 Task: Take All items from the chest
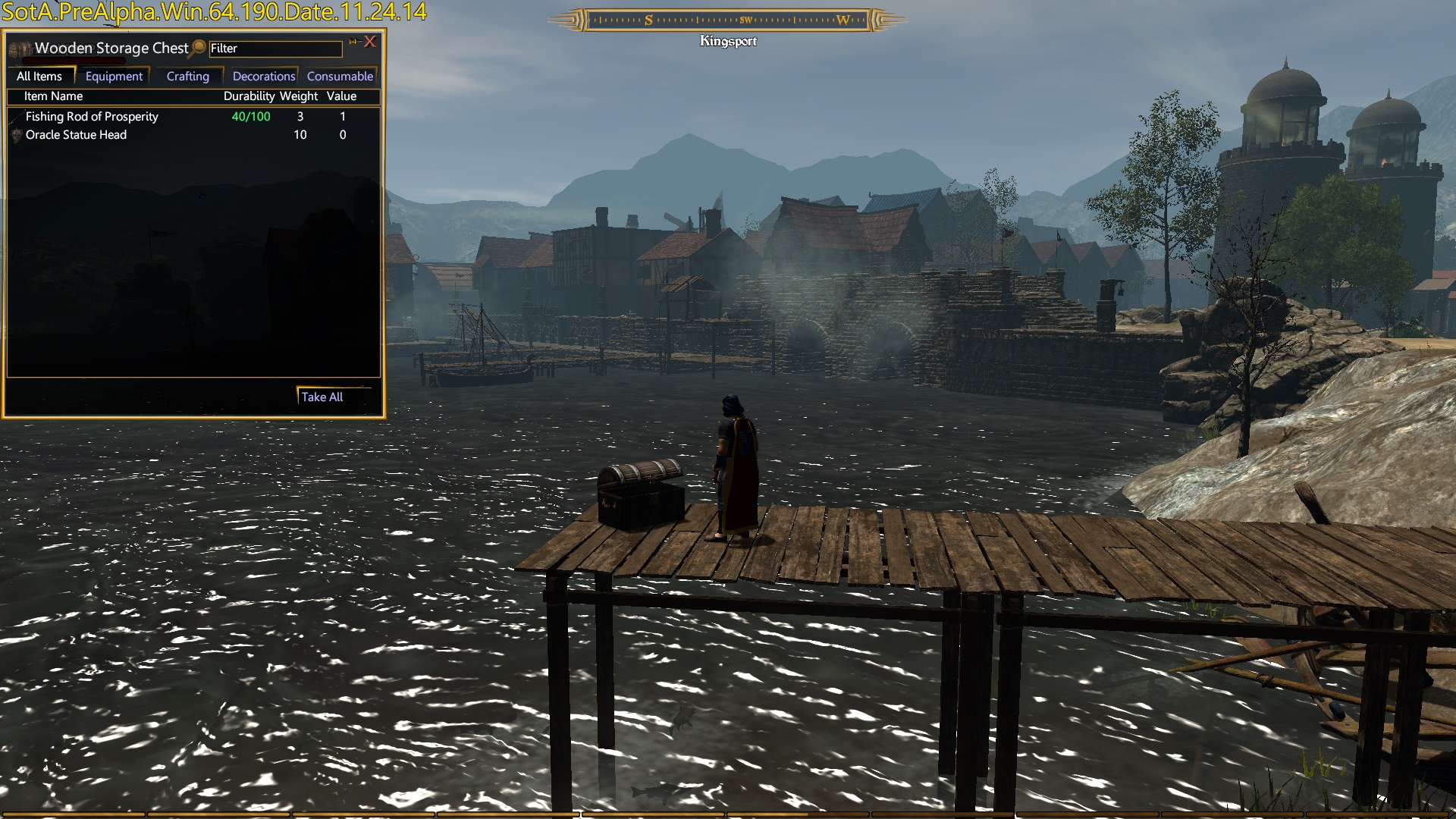(x=322, y=397)
